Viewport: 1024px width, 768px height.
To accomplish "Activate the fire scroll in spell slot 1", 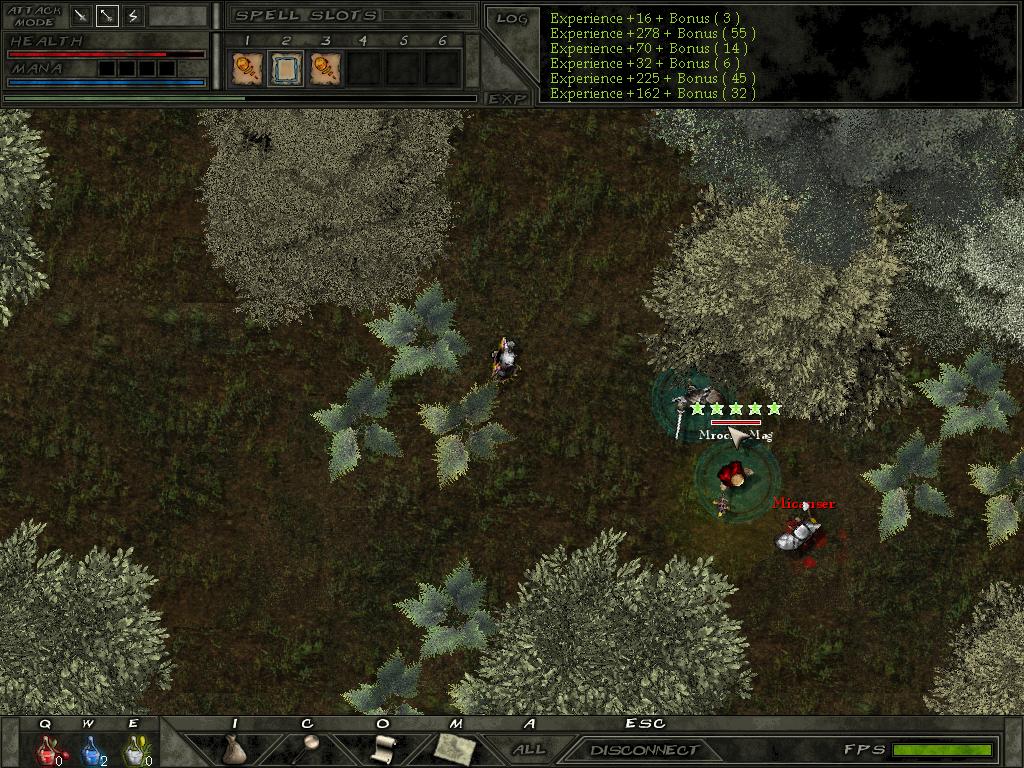I will tap(246, 68).
